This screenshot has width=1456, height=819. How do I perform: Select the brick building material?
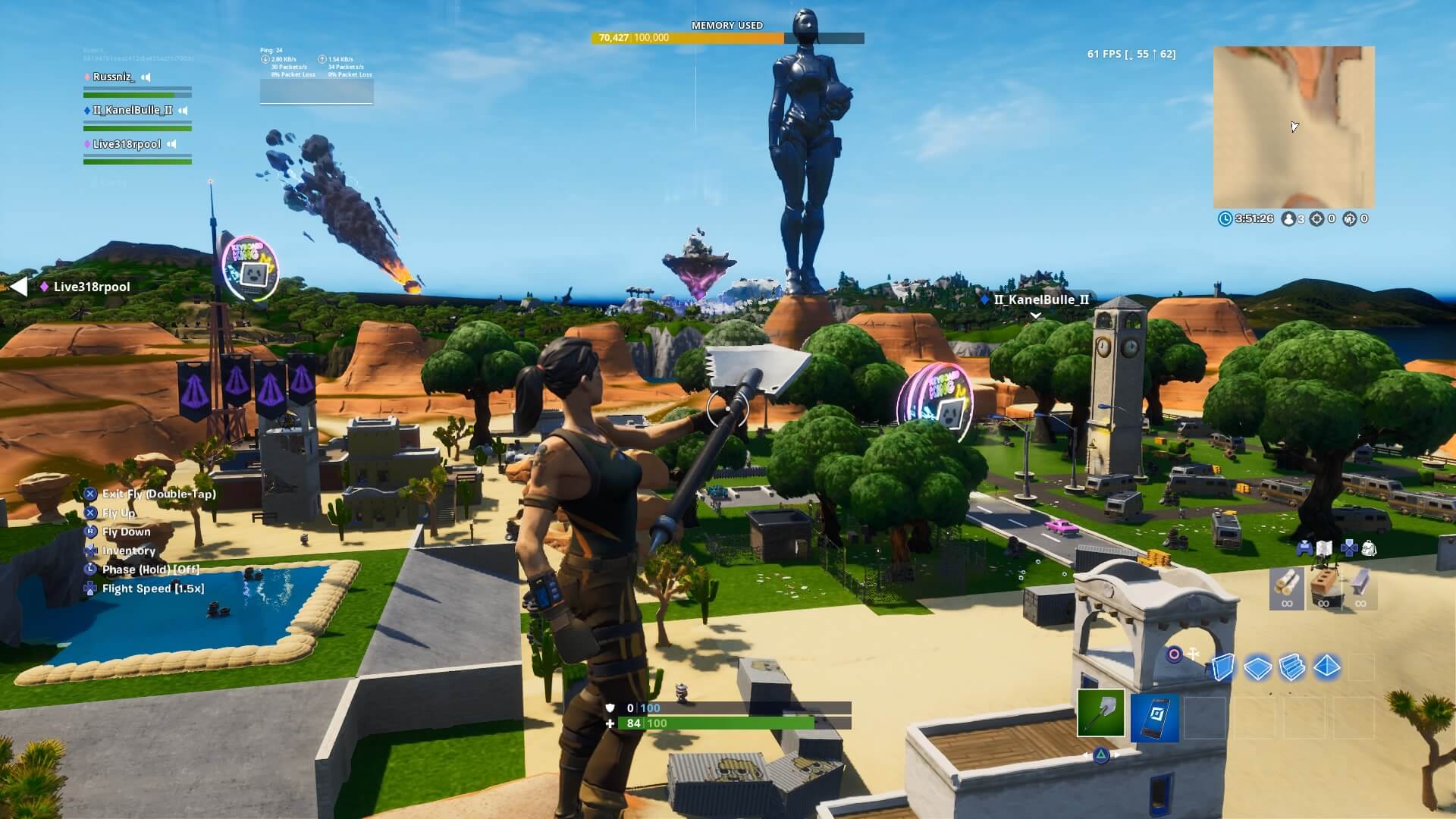point(1323,585)
